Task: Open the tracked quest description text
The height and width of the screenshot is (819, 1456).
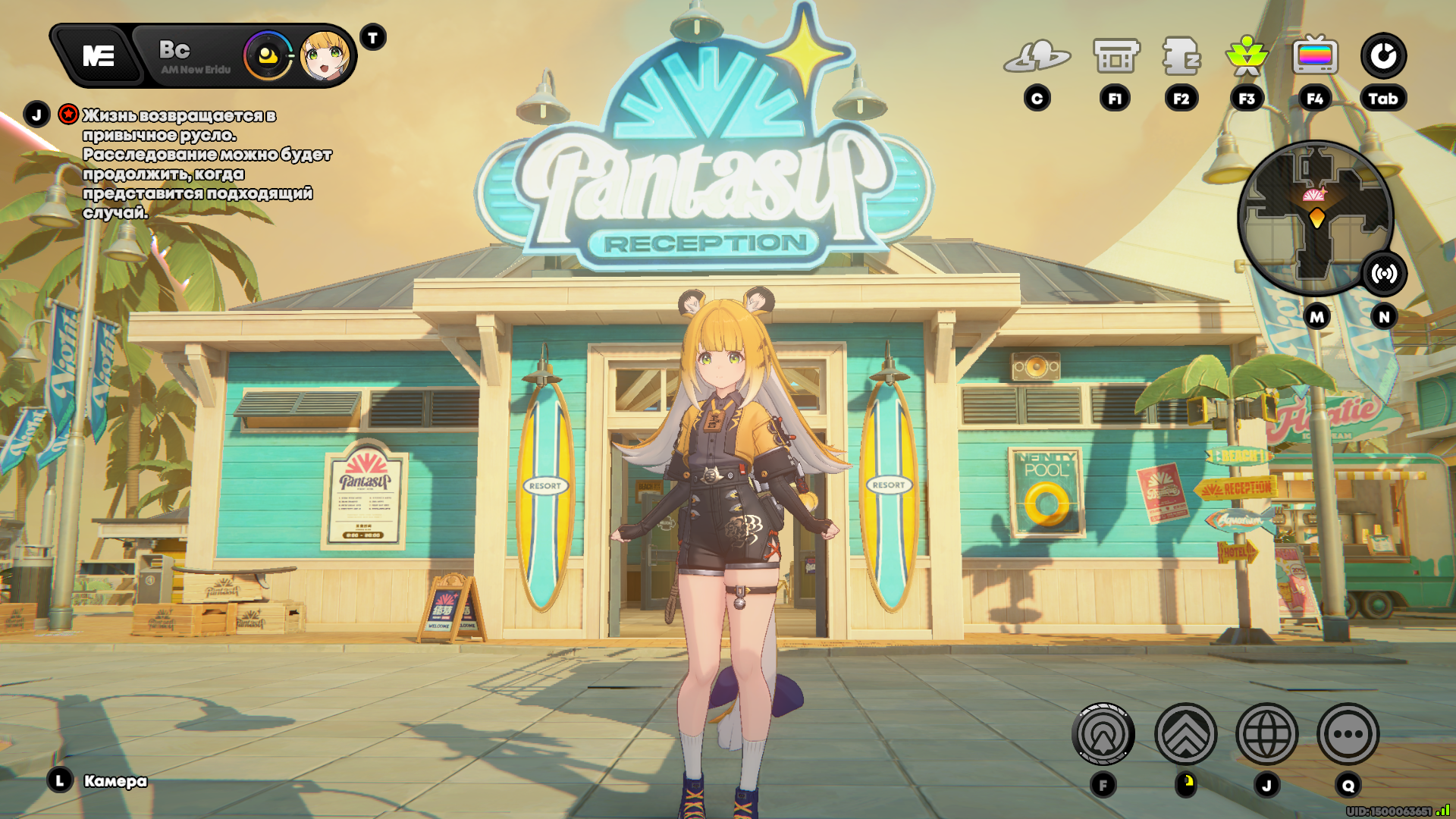Action: pyautogui.click(x=206, y=164)
